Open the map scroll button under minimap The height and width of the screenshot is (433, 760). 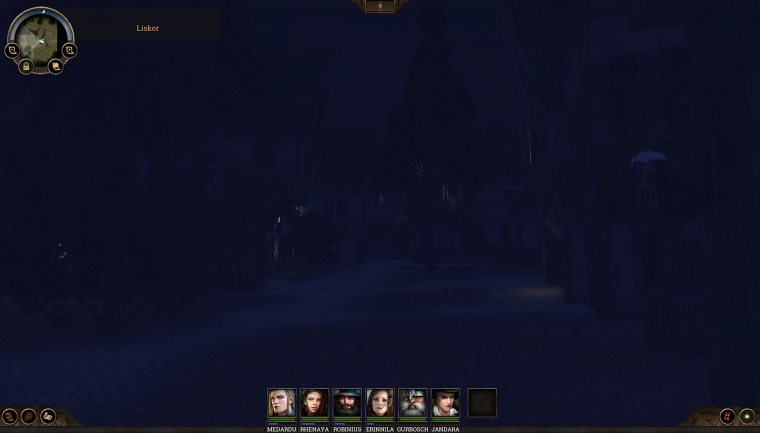55,66
